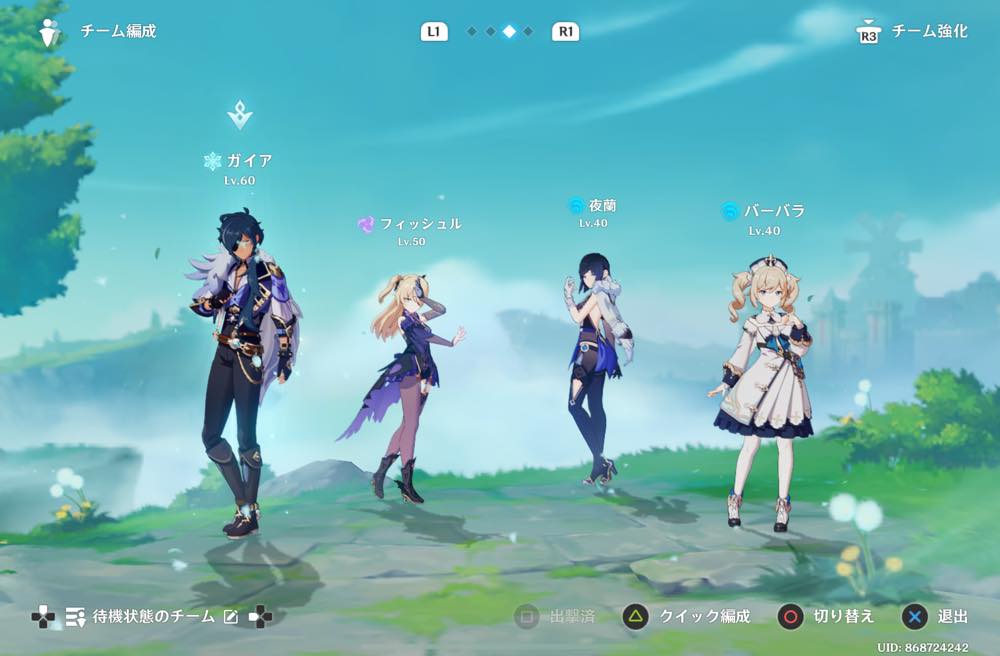Rename team with the pencil edit icon
Image resolution: width=1000 pixels, height=656 pixels.
coord(231,617)
